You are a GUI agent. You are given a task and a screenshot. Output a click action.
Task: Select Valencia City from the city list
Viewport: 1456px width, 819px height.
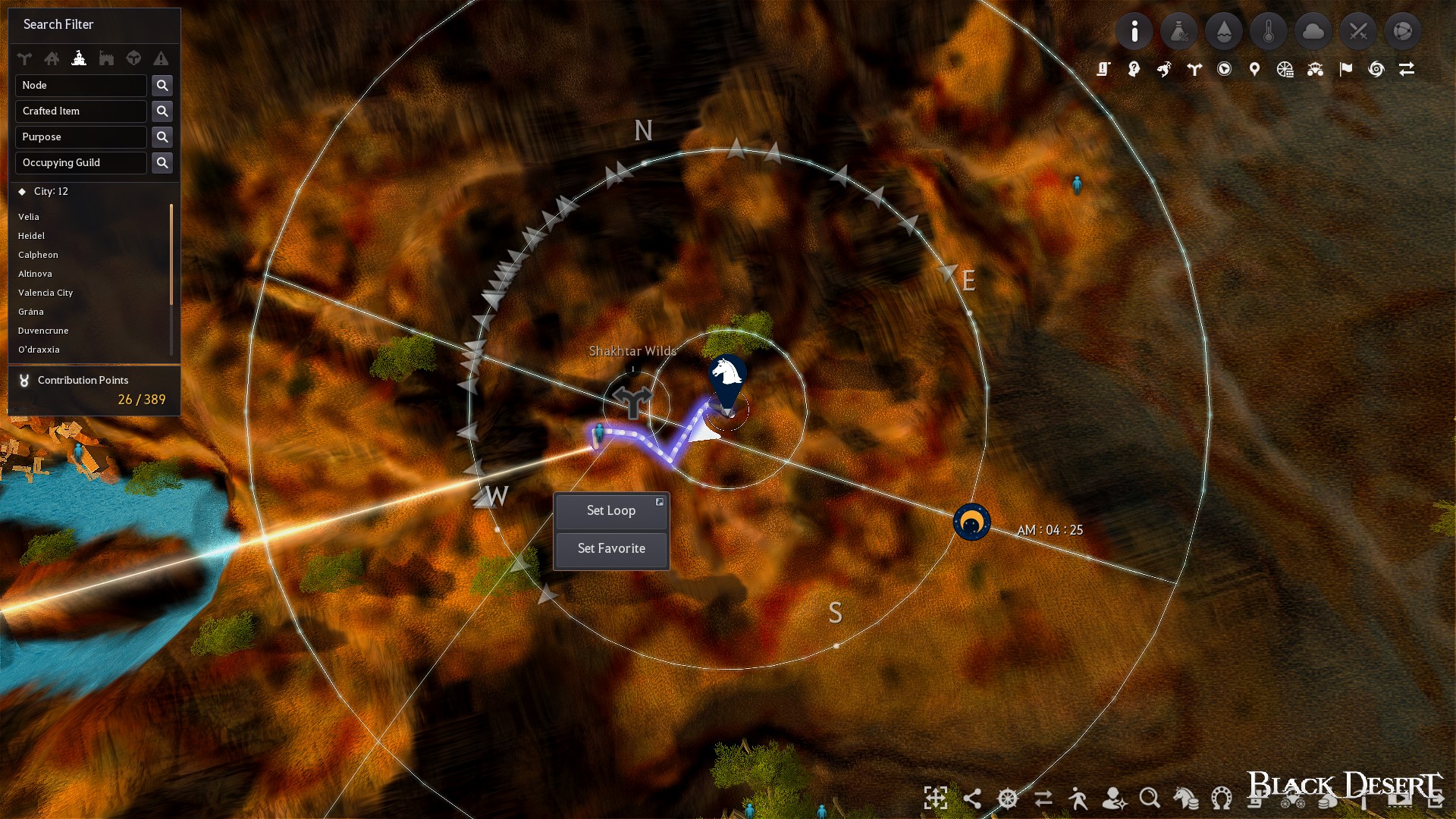[x=46, y=293]
